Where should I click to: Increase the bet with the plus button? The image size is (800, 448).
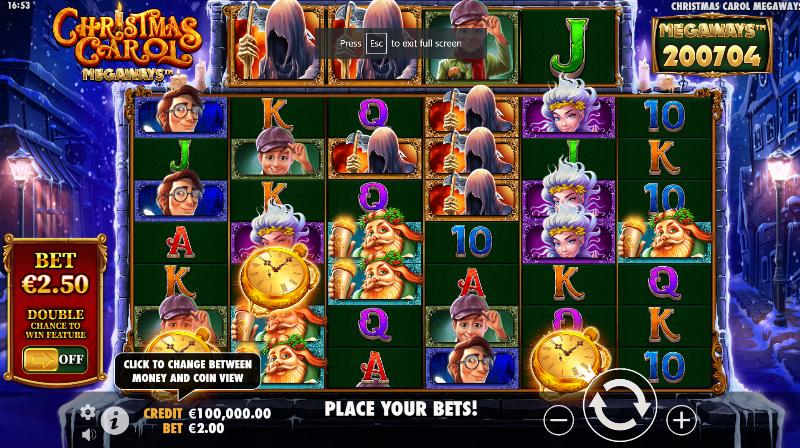click(x=680, y=418)
